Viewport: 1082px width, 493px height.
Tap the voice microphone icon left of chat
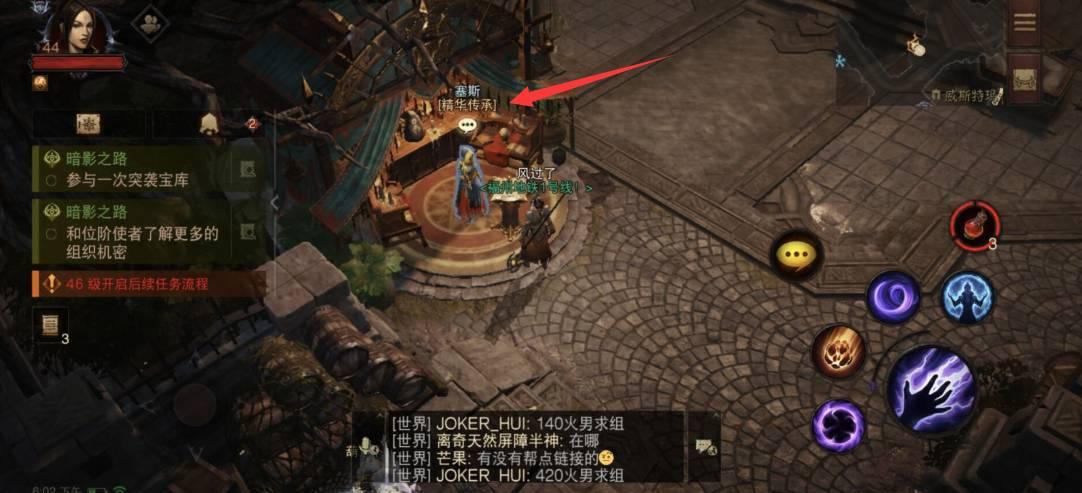tap(366, 448)
